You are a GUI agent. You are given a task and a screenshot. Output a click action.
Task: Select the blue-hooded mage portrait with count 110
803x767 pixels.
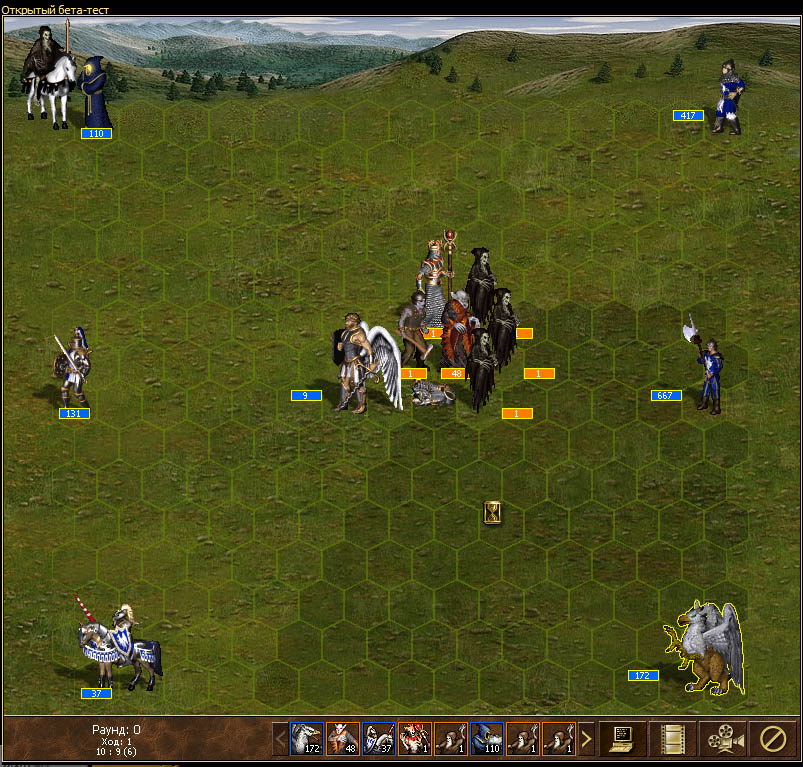[x=486, y=739]
